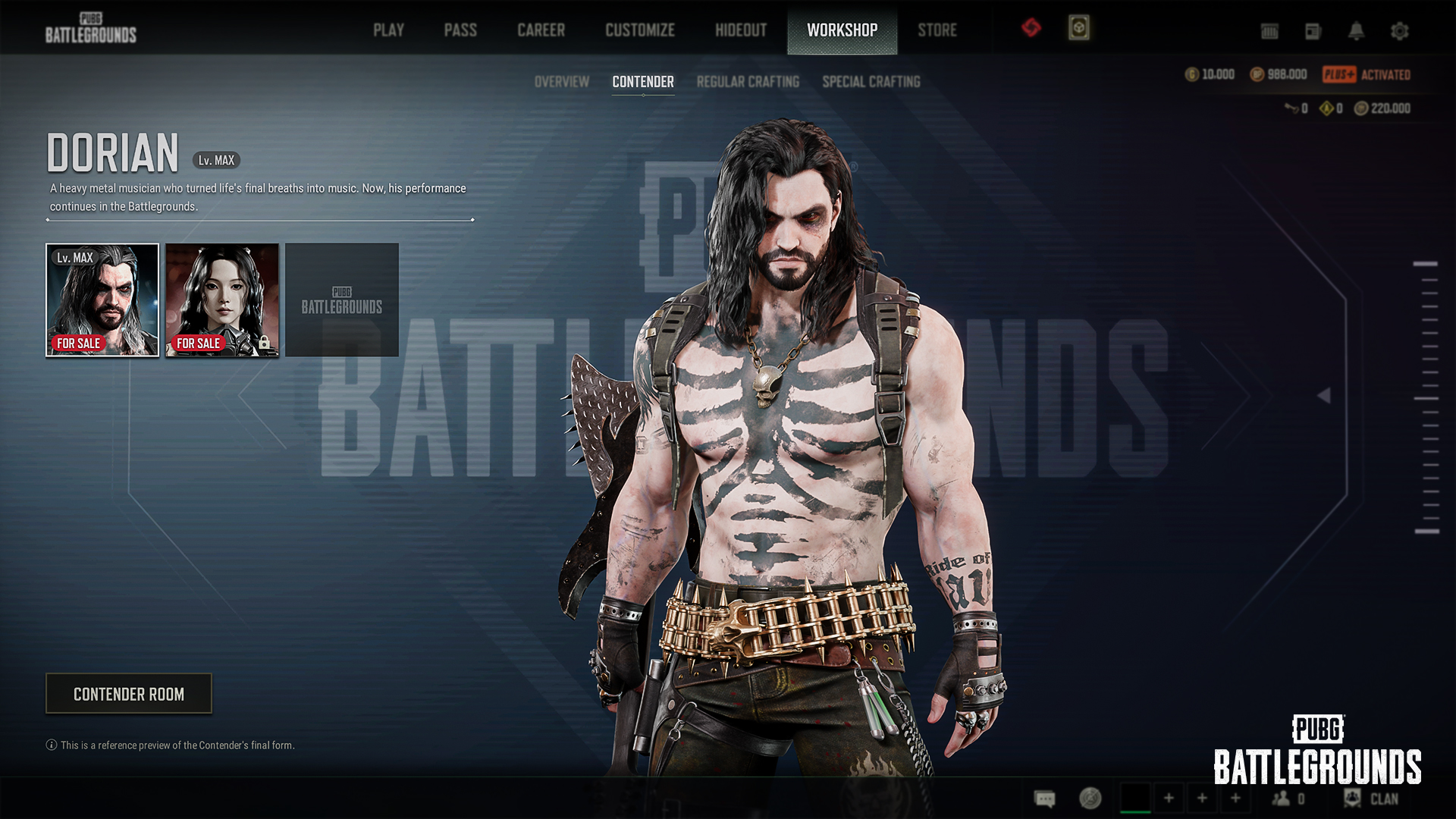Visit the HIDEOUT section
This screenshot has height=819, width=1456.
(x=741, y=30)
